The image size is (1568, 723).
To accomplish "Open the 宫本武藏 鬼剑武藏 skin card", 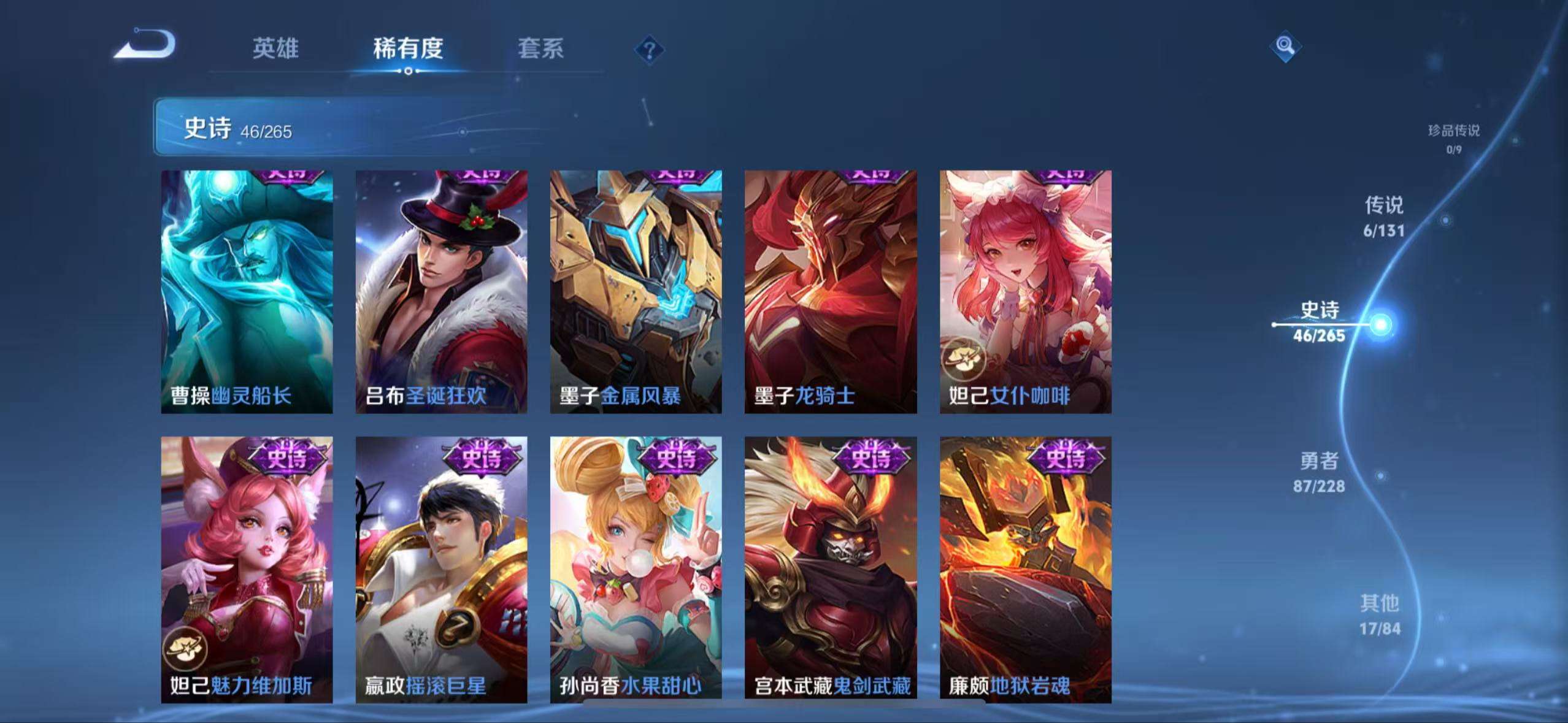I will point(831,569).
